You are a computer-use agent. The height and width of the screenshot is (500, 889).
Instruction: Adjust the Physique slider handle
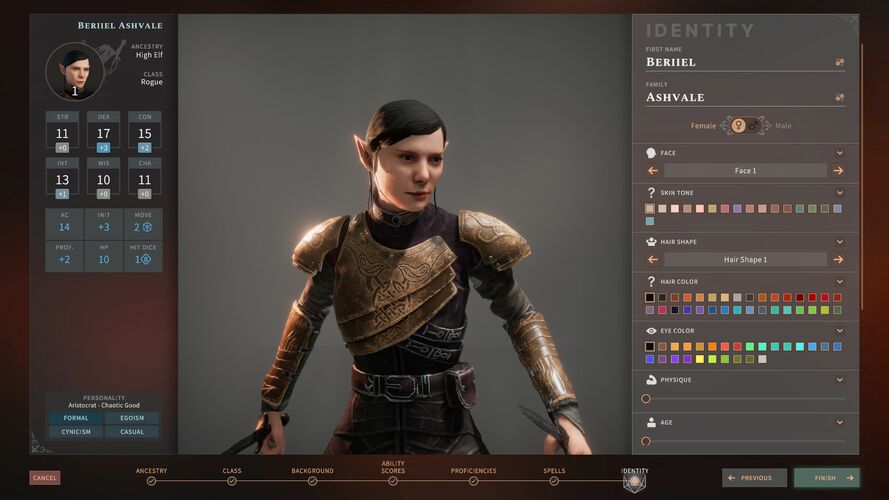(x=646, y=398)
